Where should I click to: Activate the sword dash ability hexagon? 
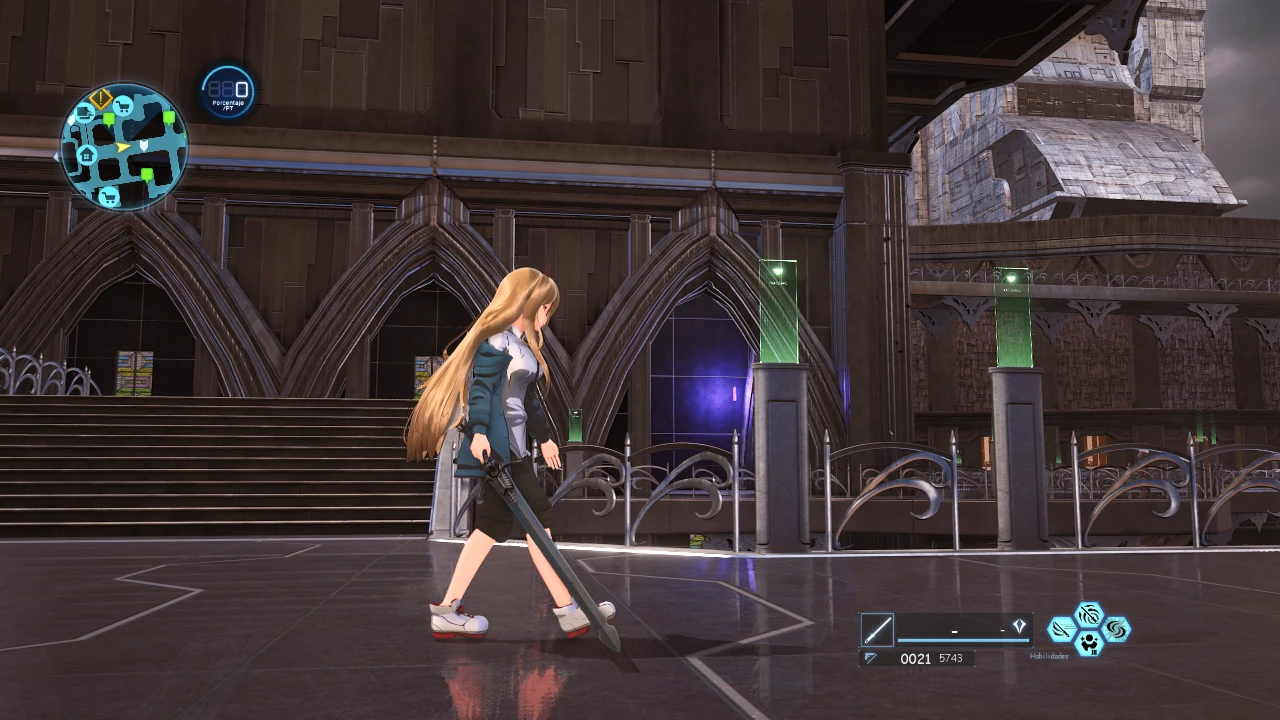tap(1061, 629)
